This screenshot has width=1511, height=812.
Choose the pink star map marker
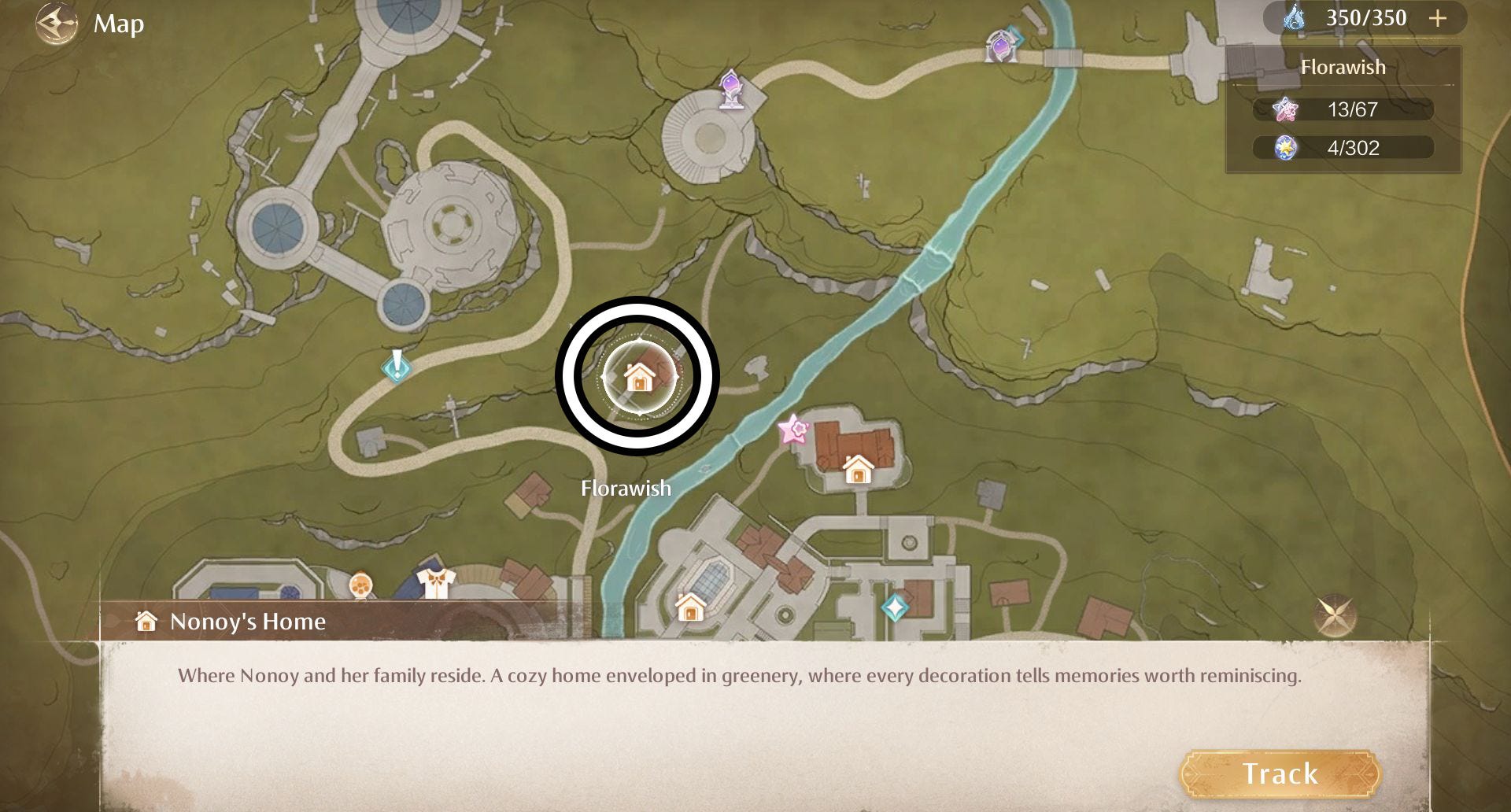click(x=792, y=430)
